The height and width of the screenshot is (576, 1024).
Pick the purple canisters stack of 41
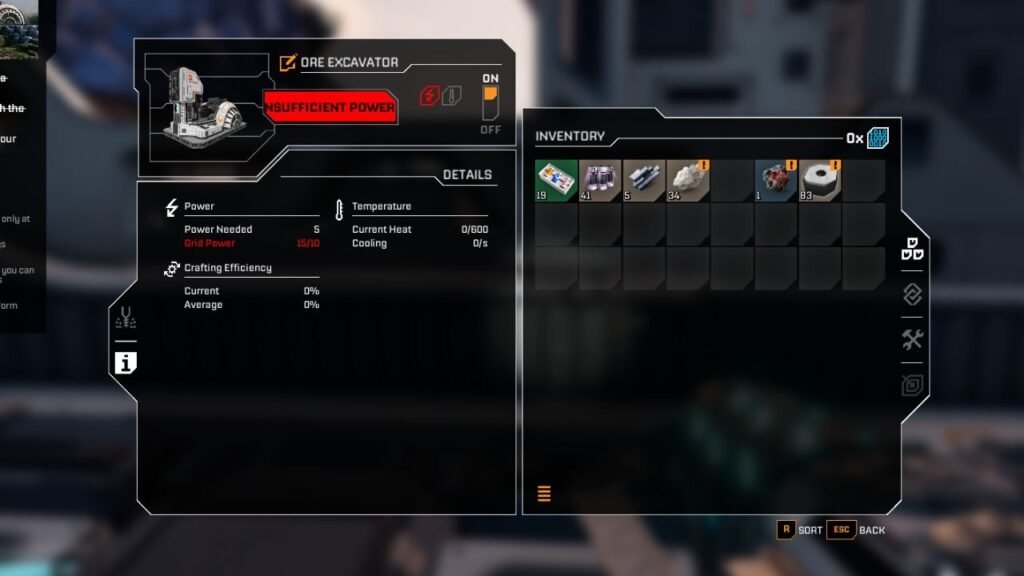point(600,181)
